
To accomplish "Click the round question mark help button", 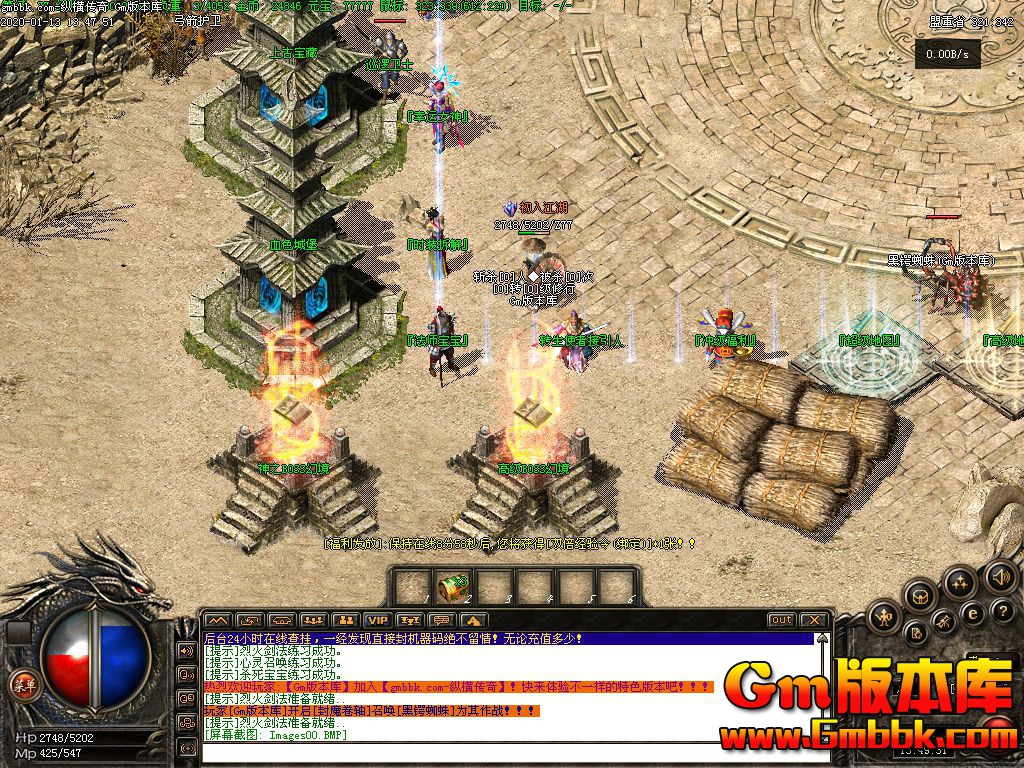I will (x=1005, y=612).
